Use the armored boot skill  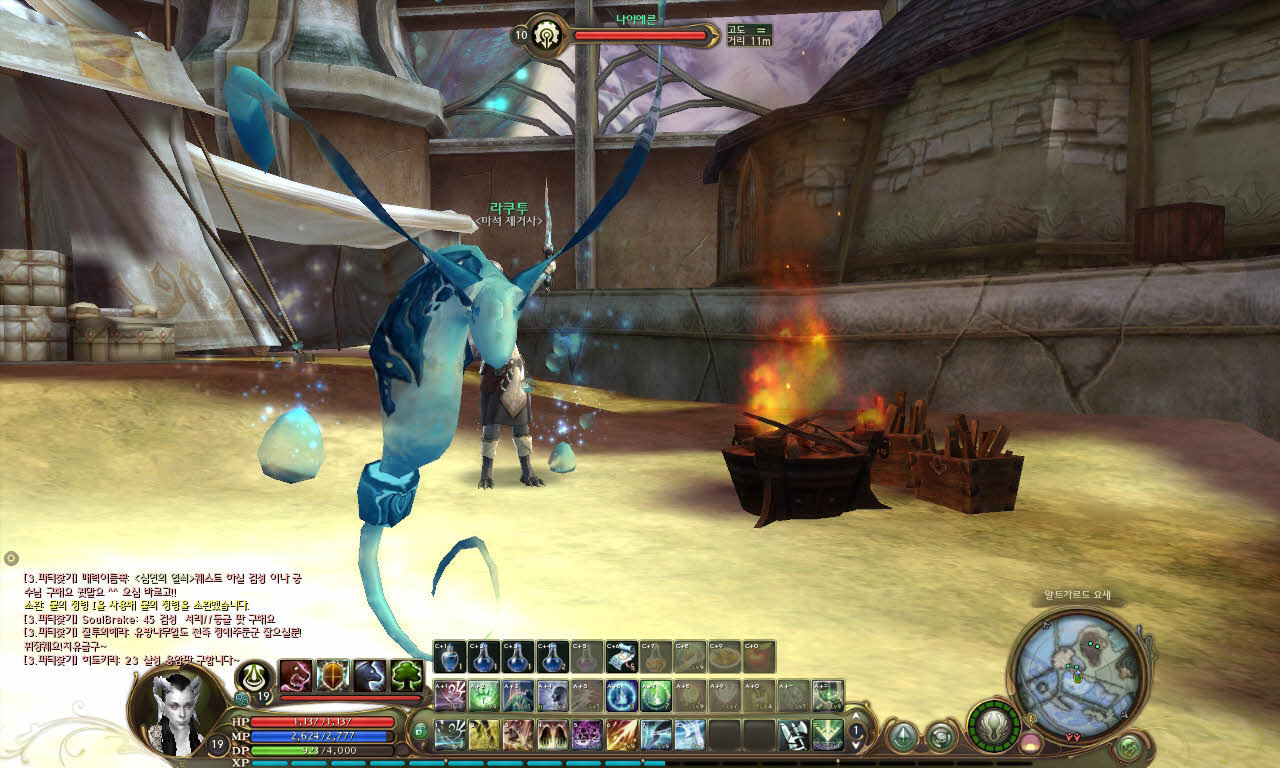click(794, 735)
